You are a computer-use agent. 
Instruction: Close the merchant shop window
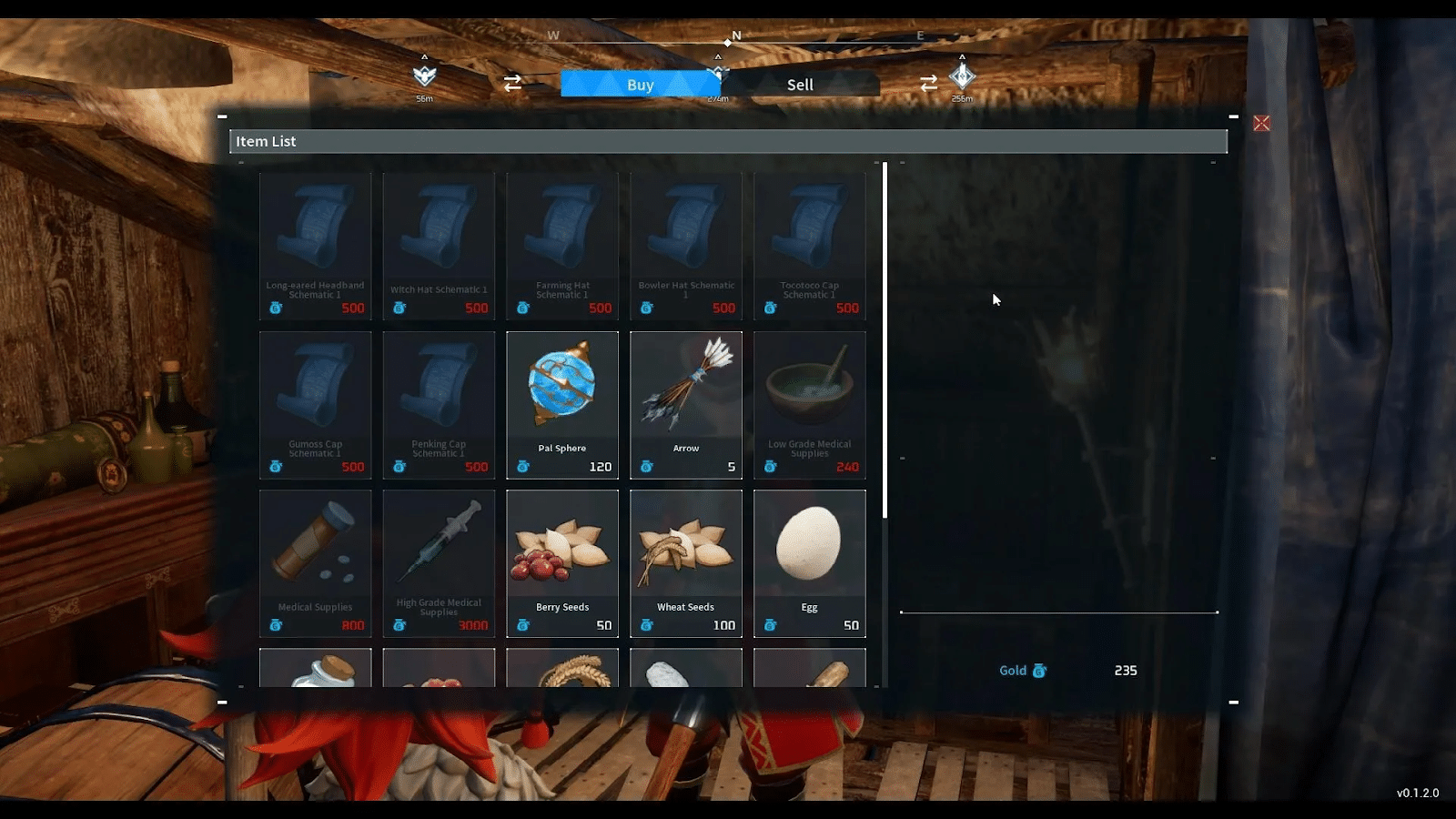pos(1263,123)
